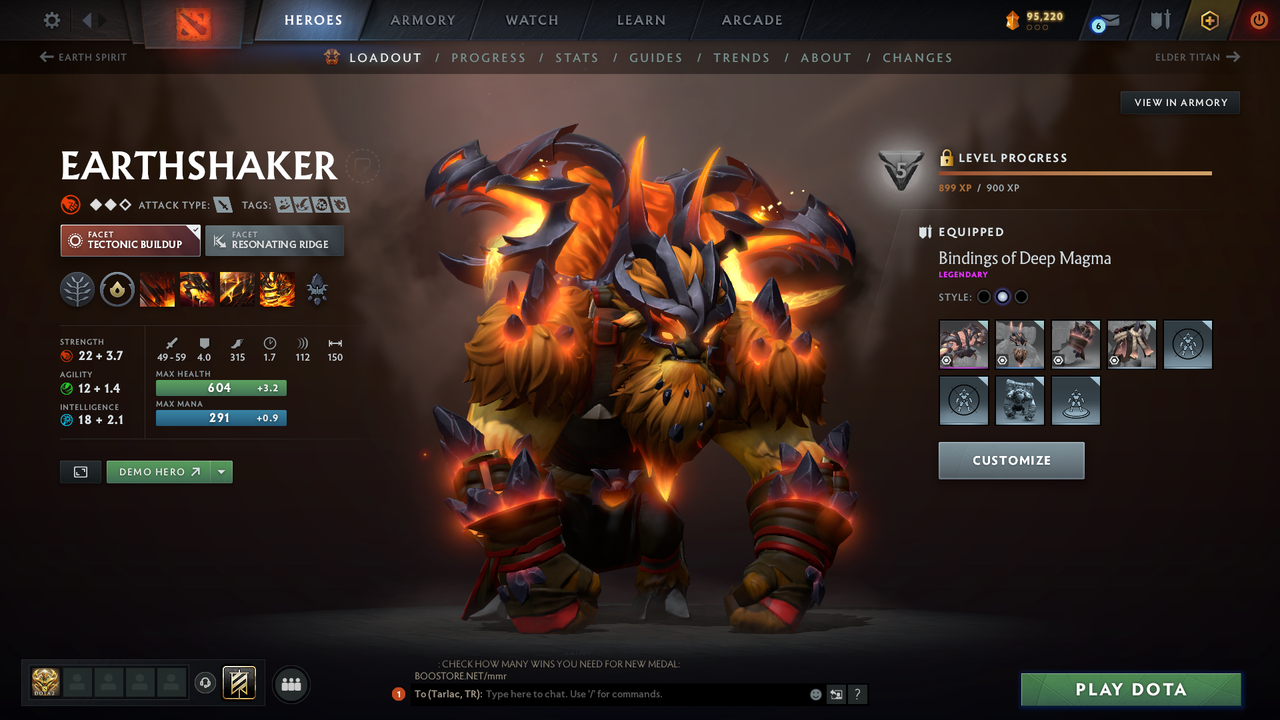Select the Fissure ability icon

[x=156, y=289]
